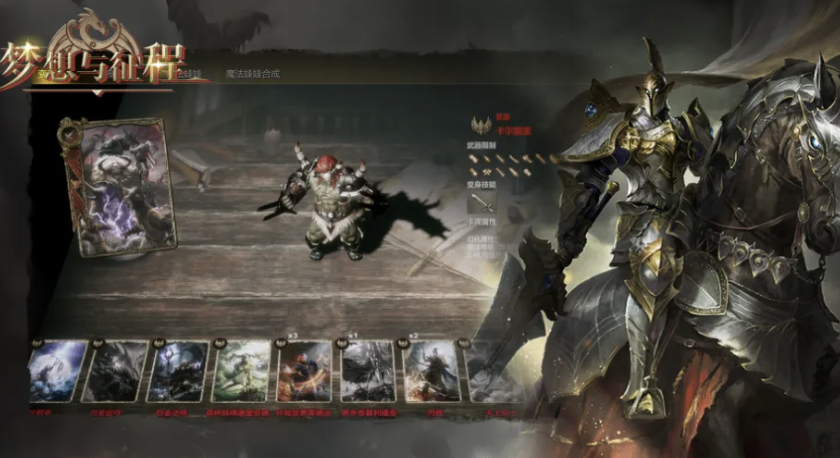This screenshot has width=840, height=458.
Task: Select the fiery red warrior card marked x3
Action: pyautogui.click(x=305, y=371)
